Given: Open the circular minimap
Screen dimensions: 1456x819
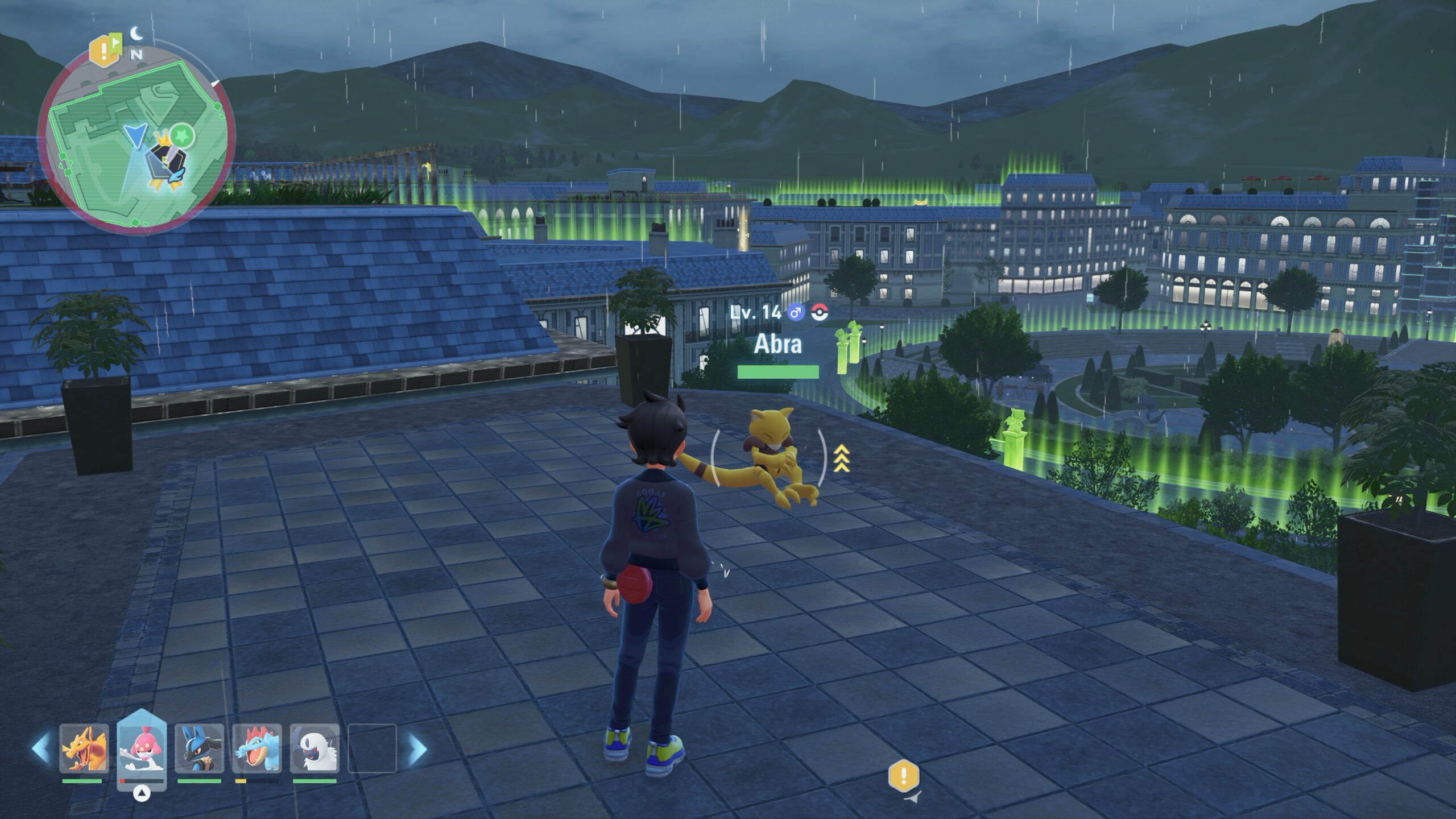Looking at the screenshot, I should [136, 135].
